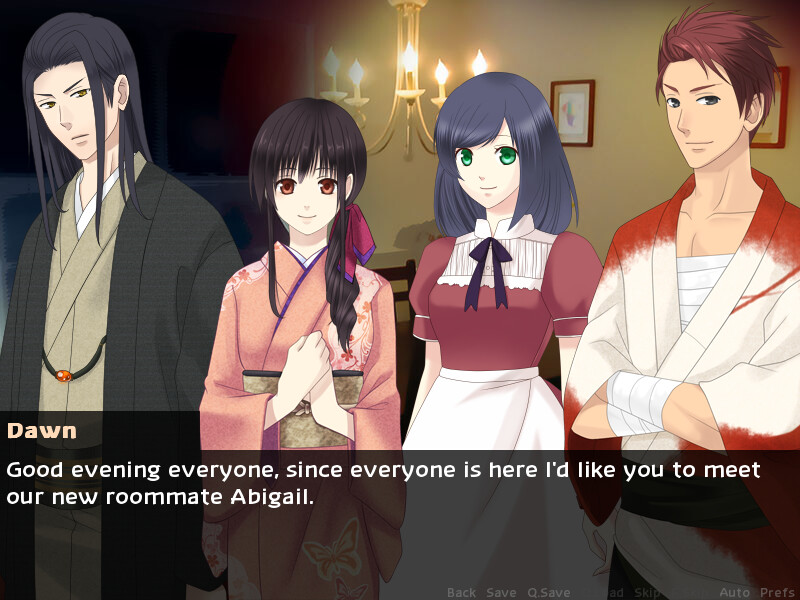Viewport: 800px width, 600px height.
Task: Go Back to the previous dialogue line
Action: point(461,593)
